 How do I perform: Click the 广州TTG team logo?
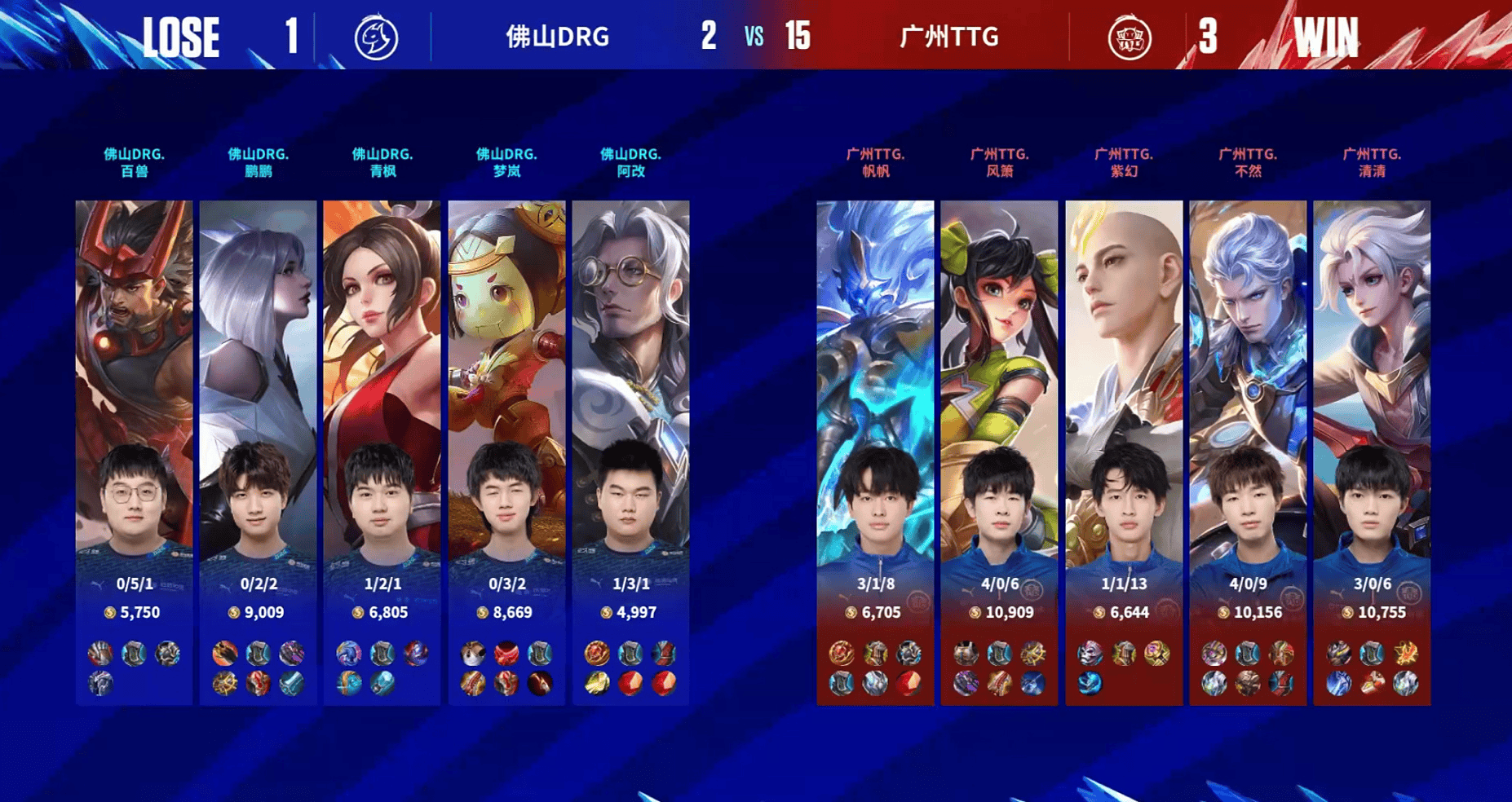(1130, 37)
